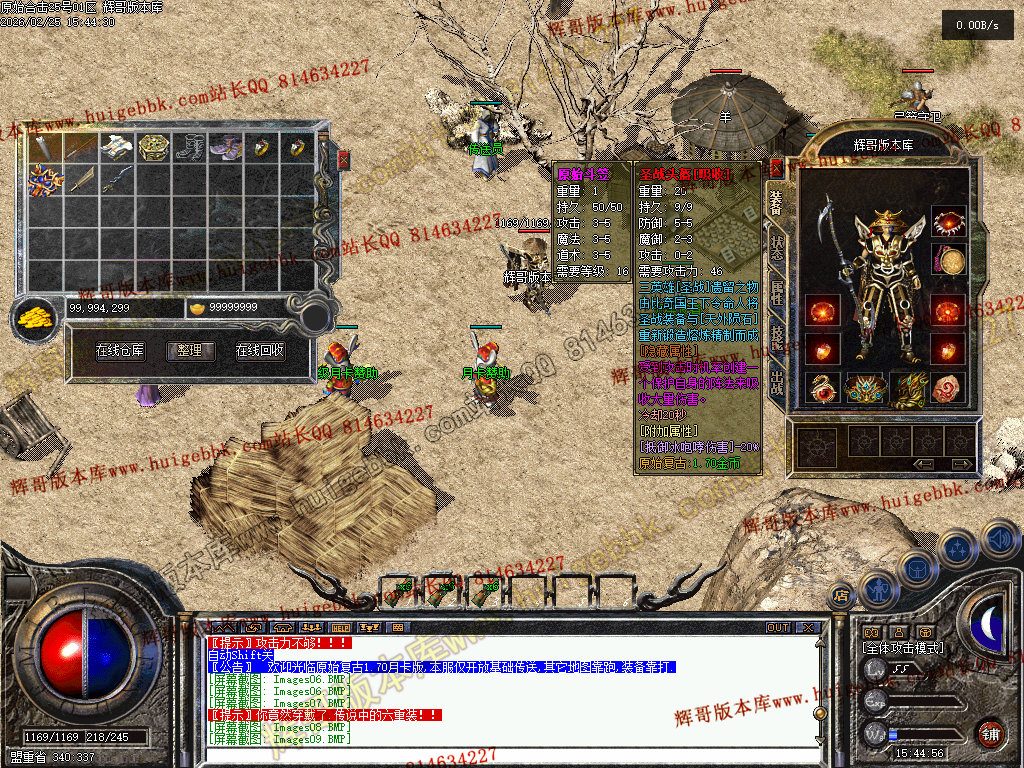Select the blue and gold robe item
This screenshot has width=1024, height=768.
[x=45, y=180]
